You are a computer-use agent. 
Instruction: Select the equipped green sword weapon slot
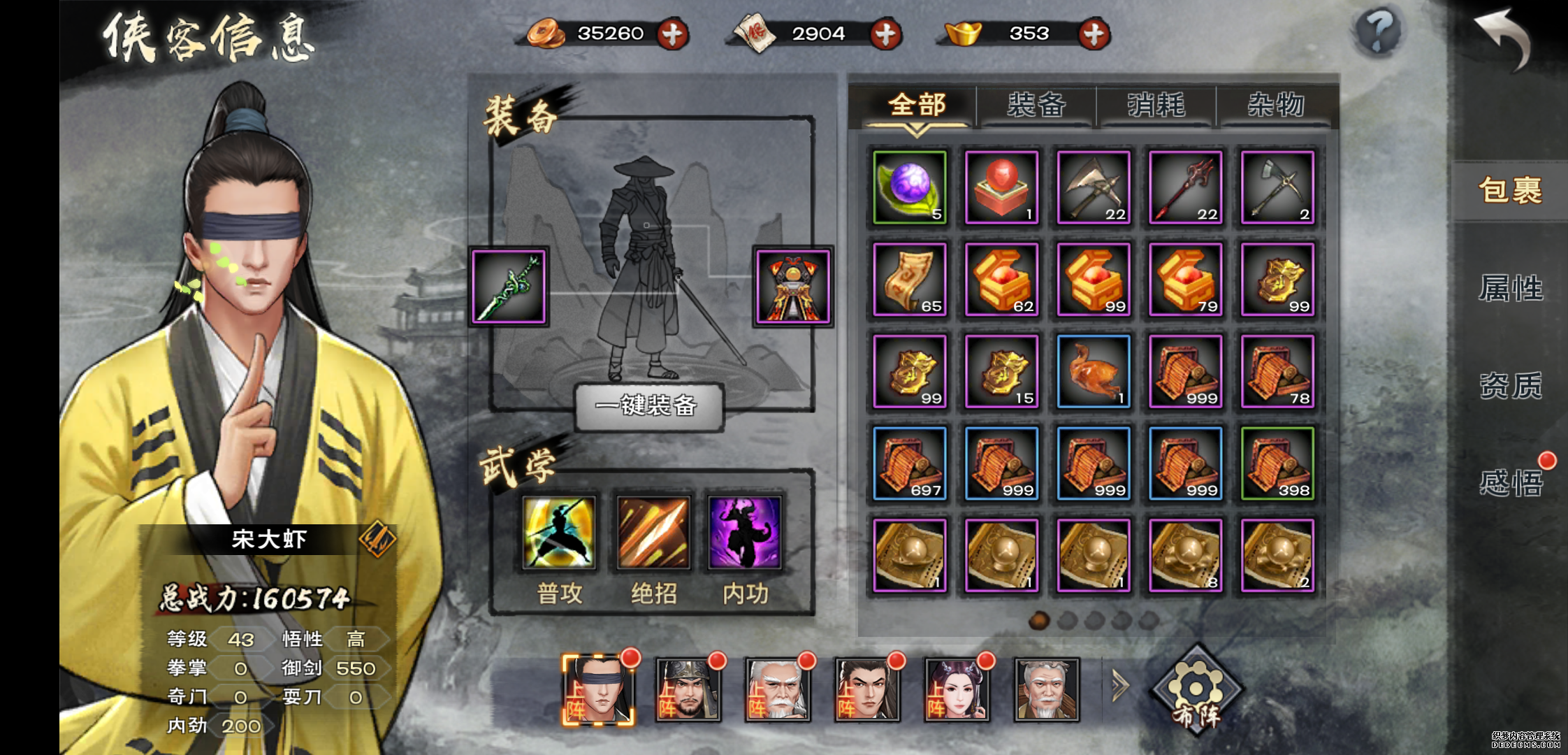point(509,287)
